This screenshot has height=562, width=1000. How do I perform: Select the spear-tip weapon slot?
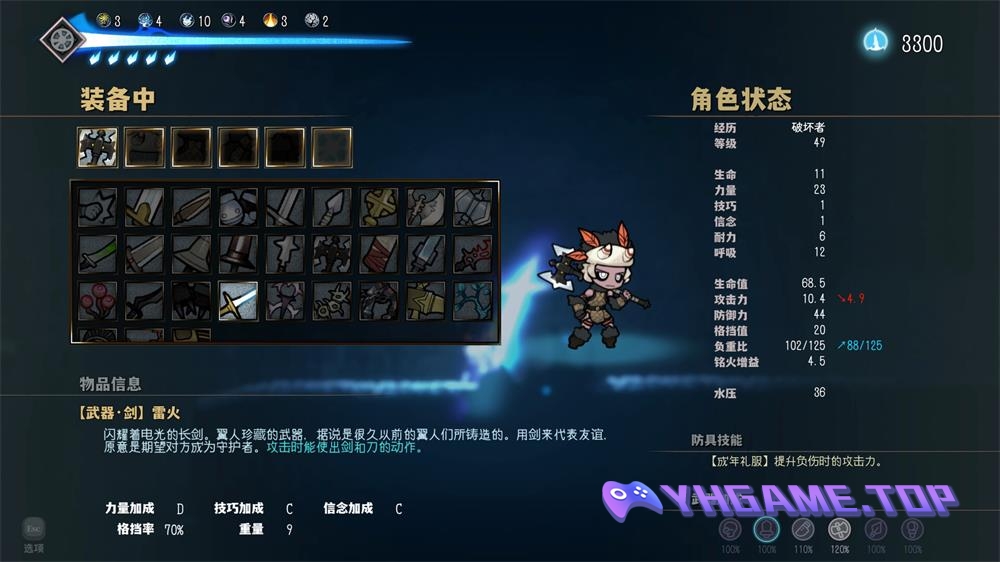point(332,207)
